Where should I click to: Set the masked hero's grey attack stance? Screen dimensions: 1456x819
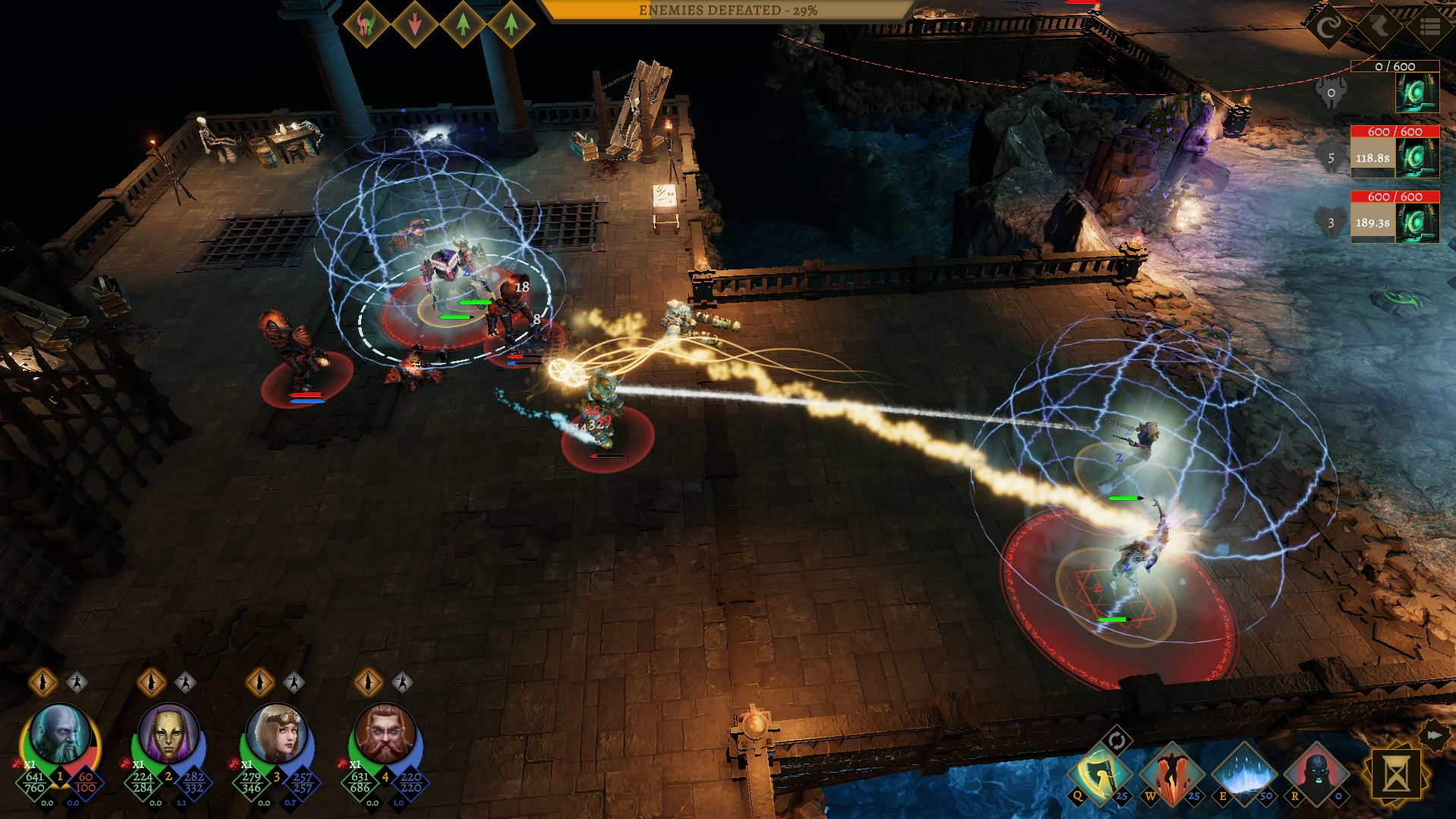click(185, 682)
